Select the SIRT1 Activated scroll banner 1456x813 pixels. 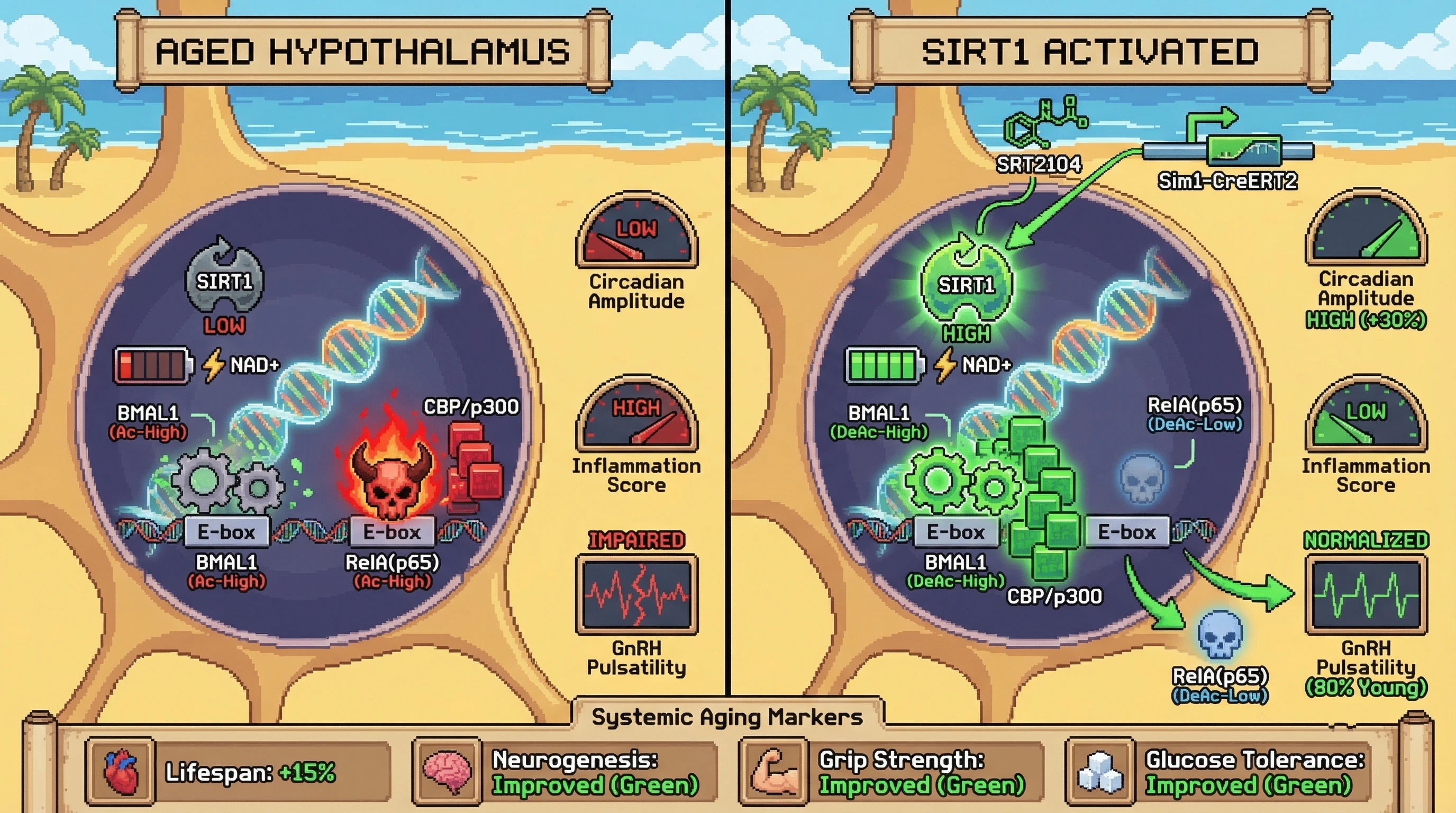(x=1090, y=51)
